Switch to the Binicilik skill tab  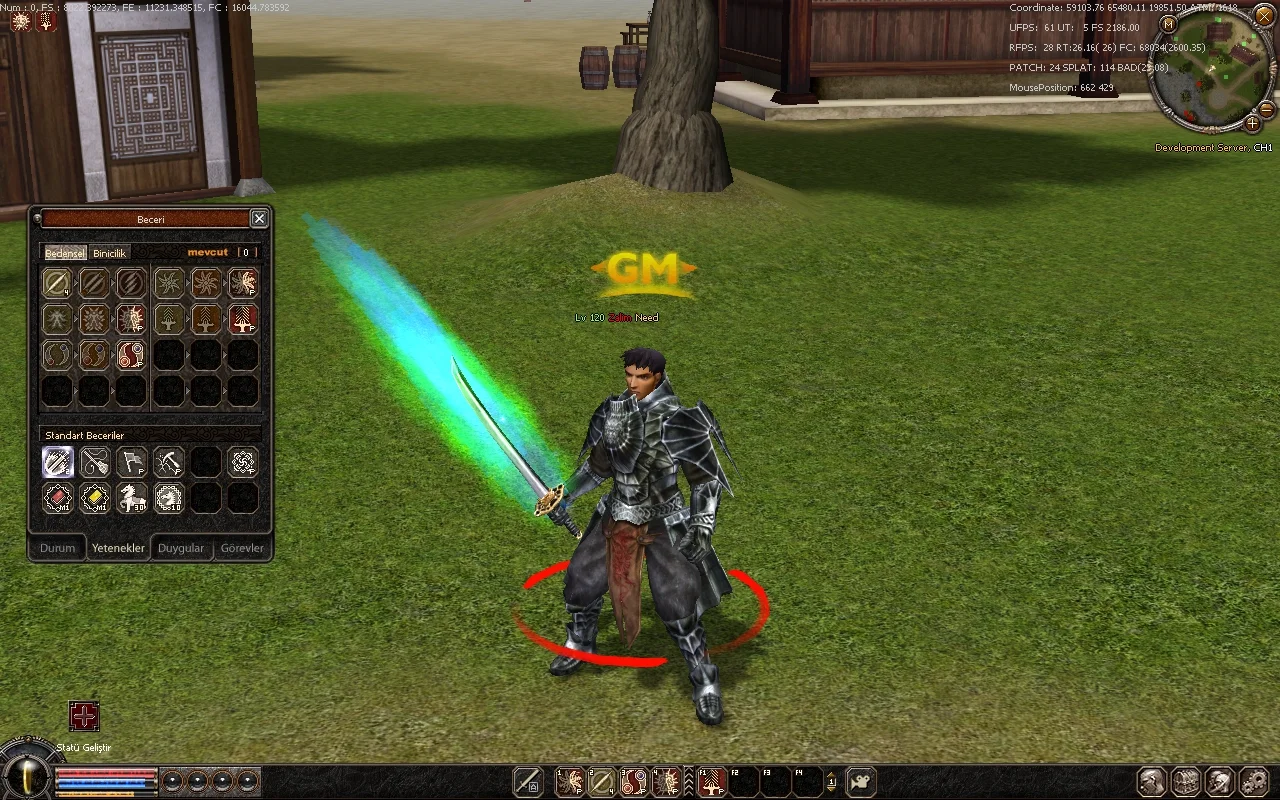coord(110,253)
